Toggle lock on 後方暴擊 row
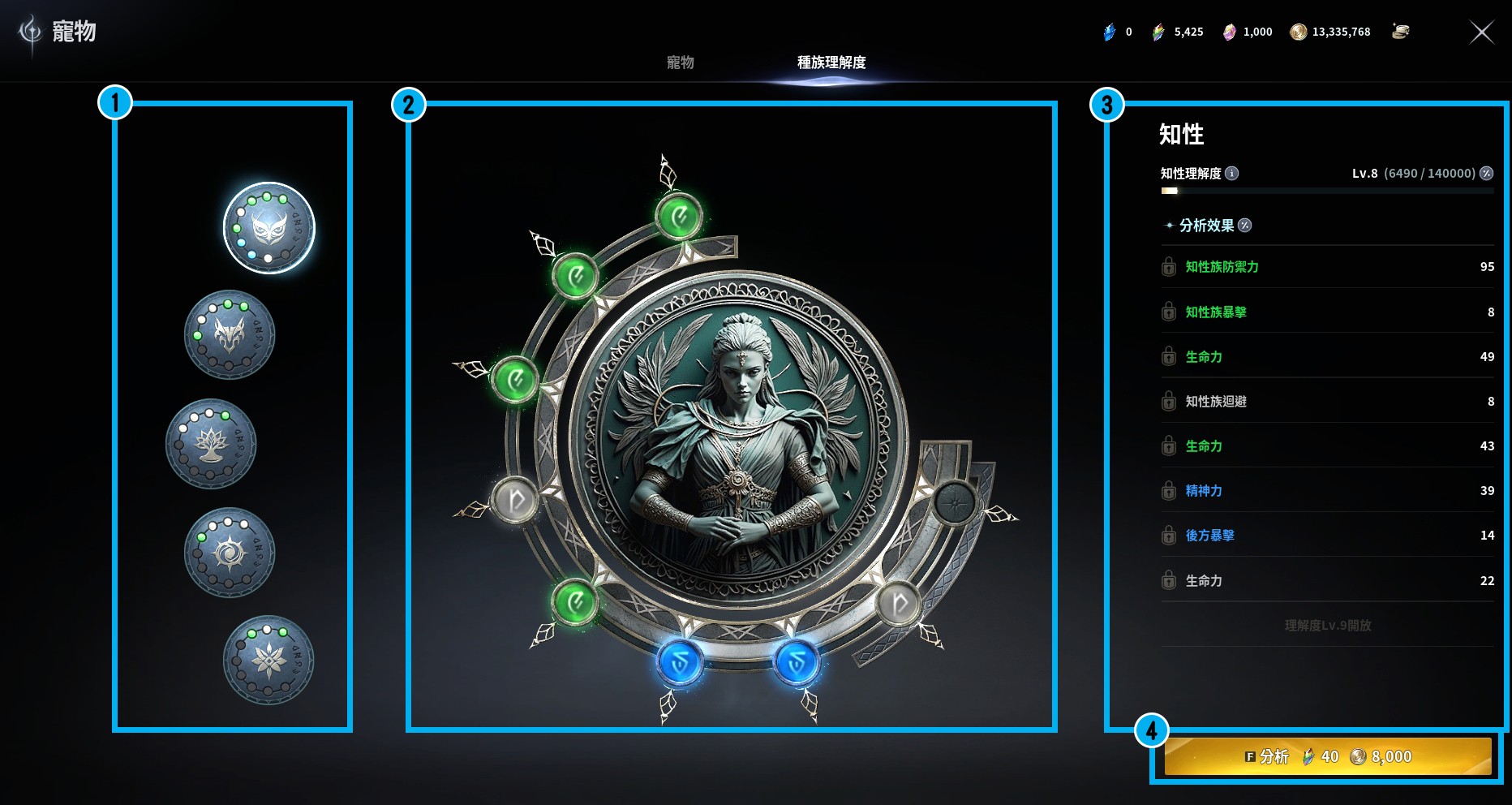This screenshot has height=805, width=1512. tap(1169, 536)
